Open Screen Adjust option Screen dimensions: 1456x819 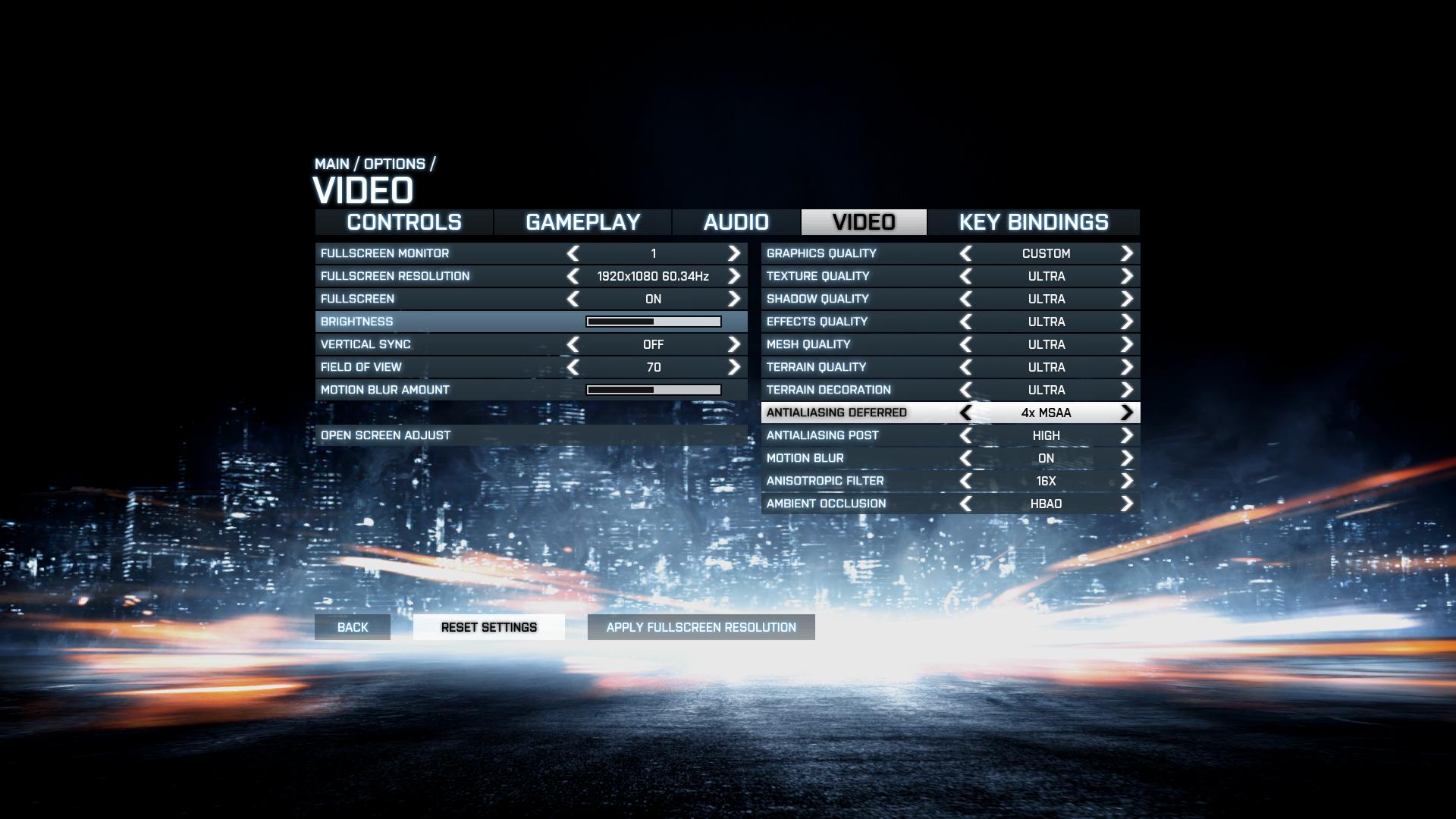386,435
